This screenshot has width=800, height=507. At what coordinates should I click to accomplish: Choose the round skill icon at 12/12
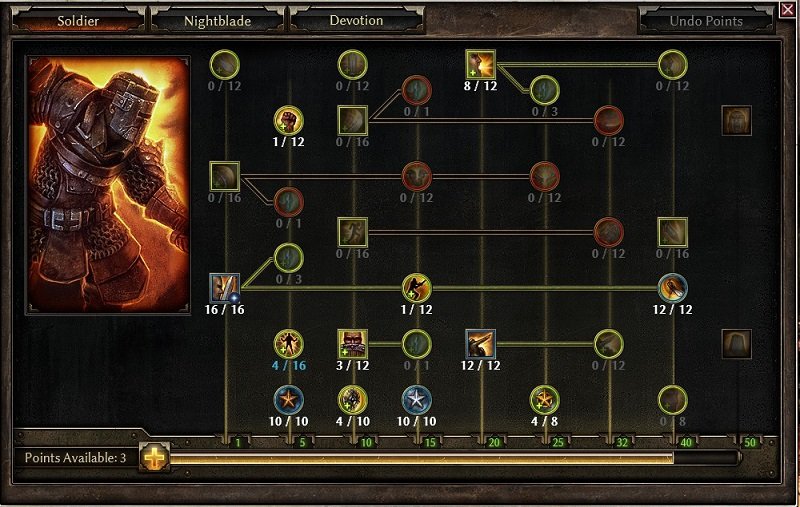(672, 288)
